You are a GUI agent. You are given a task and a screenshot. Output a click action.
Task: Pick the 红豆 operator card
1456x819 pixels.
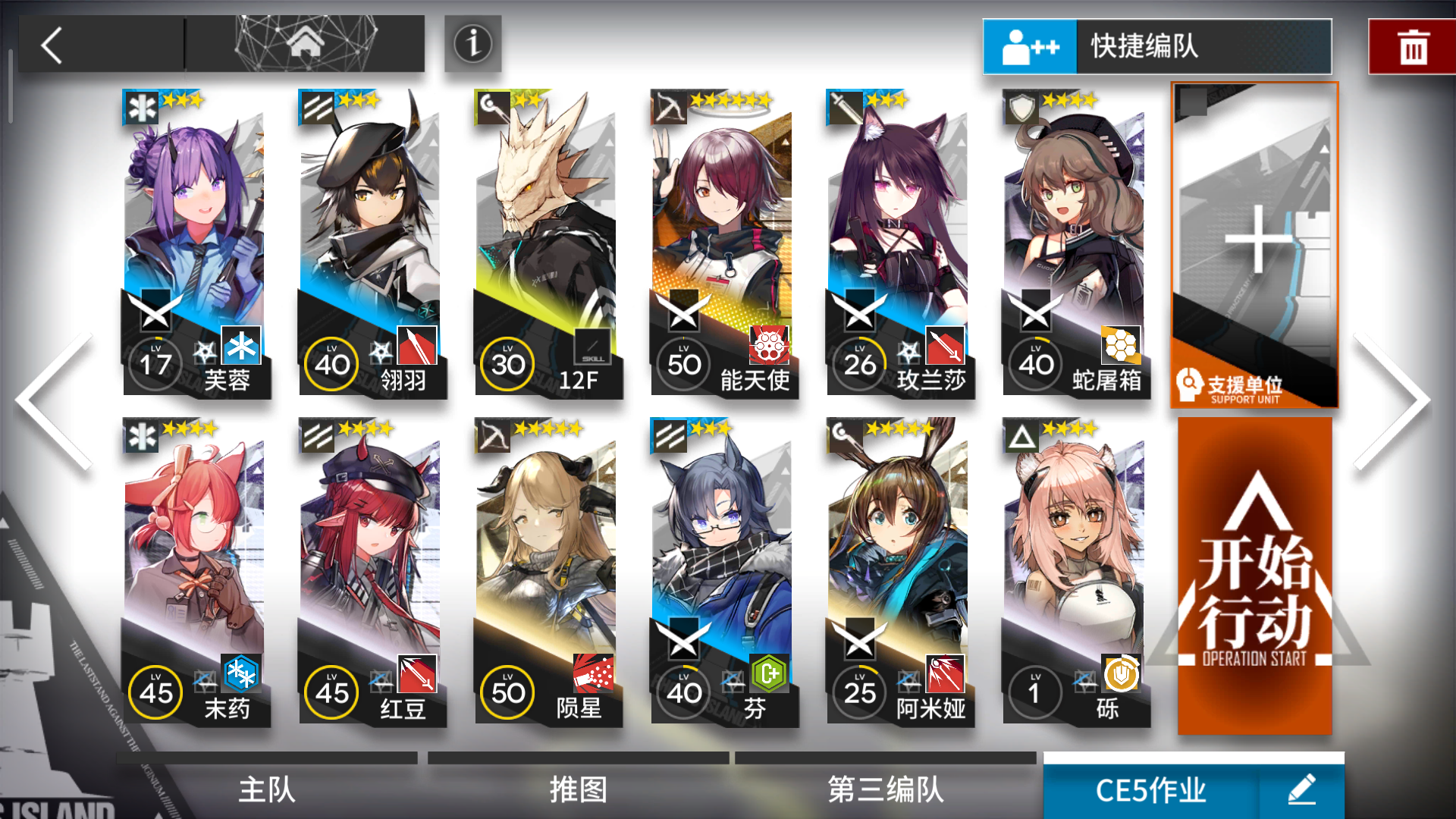[372, 573]
